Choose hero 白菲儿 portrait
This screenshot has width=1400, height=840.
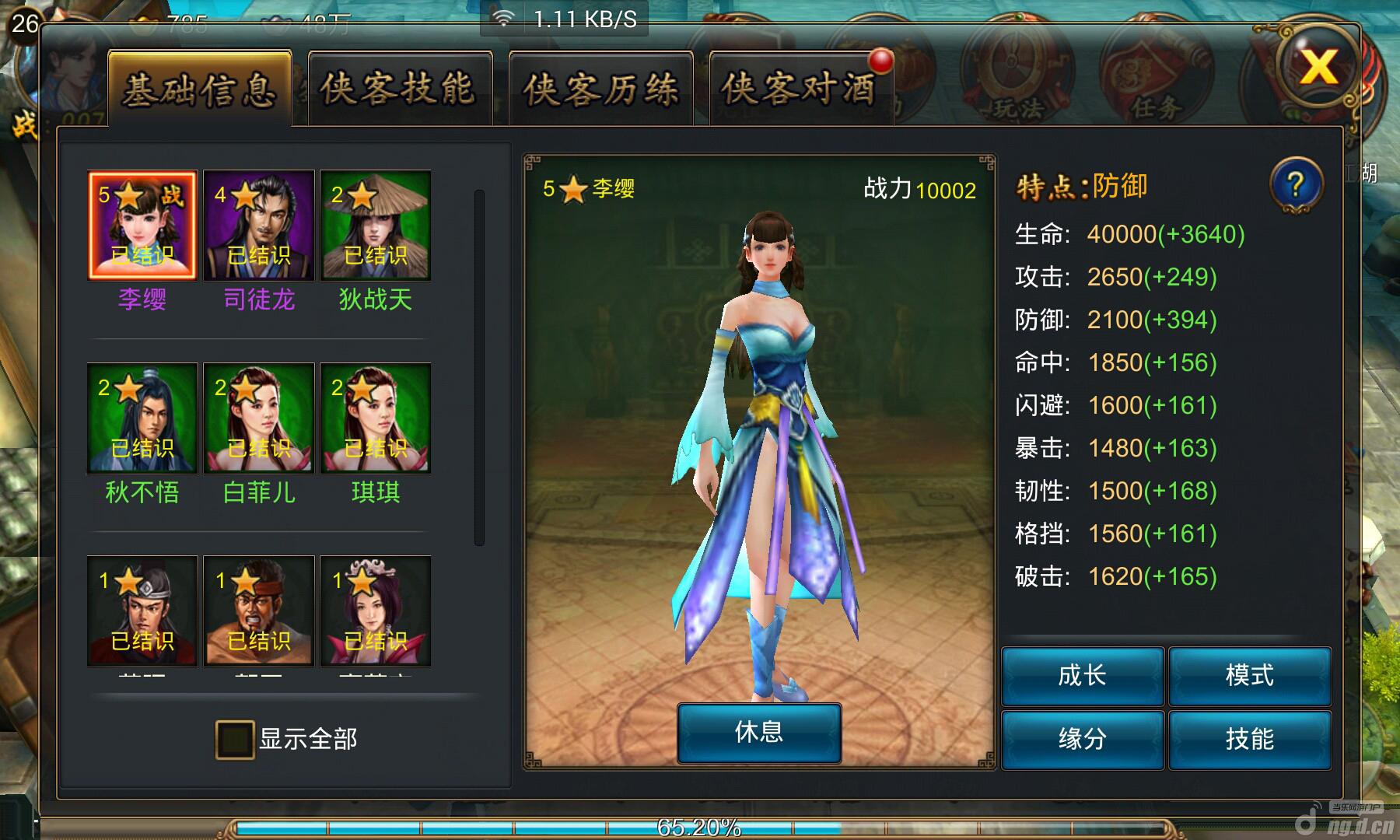[x=259, y=418]
